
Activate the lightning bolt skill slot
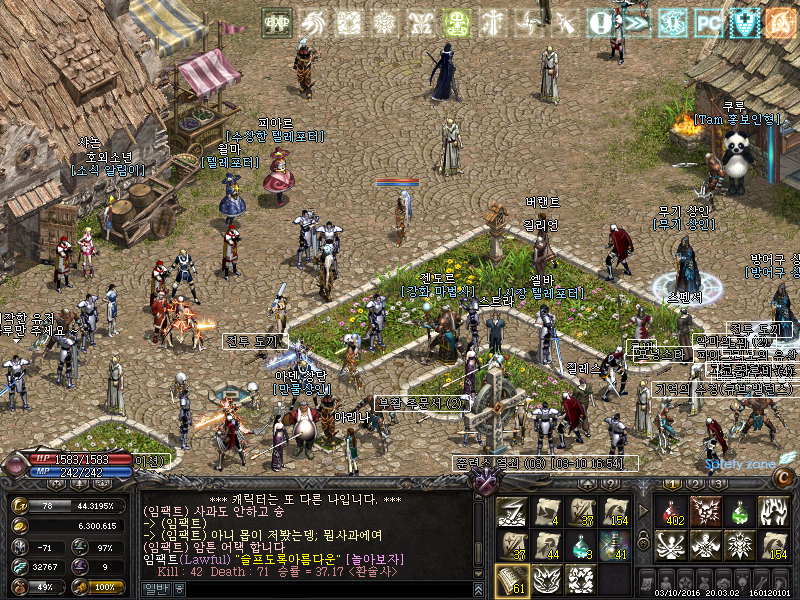[512, 512]
